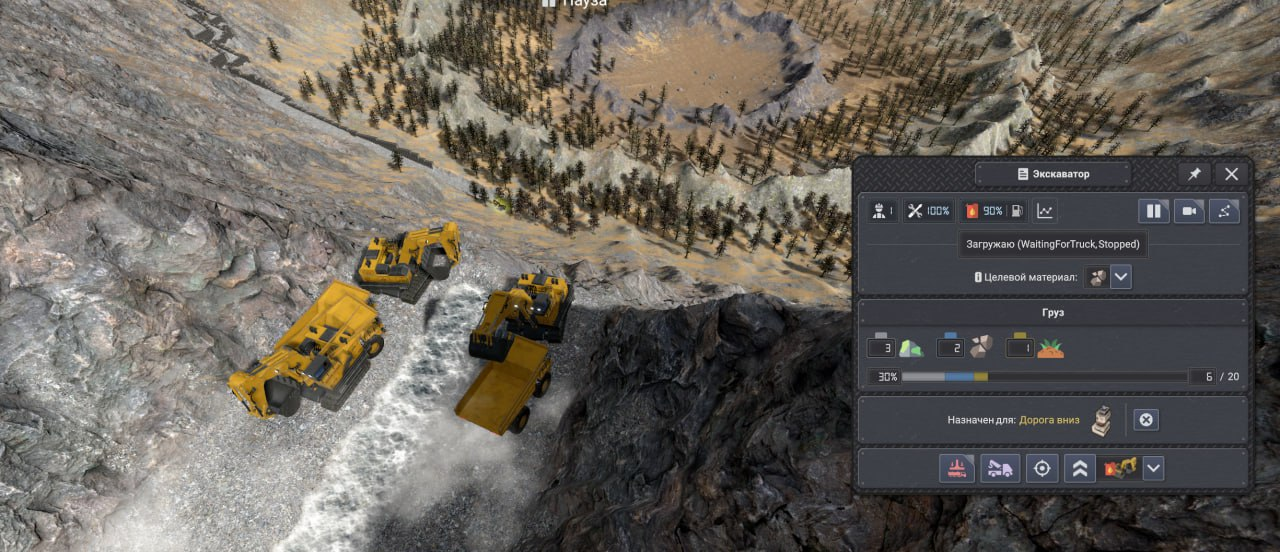Toggle the route path display button
1280x552 pixels.
pos(1225,211)
